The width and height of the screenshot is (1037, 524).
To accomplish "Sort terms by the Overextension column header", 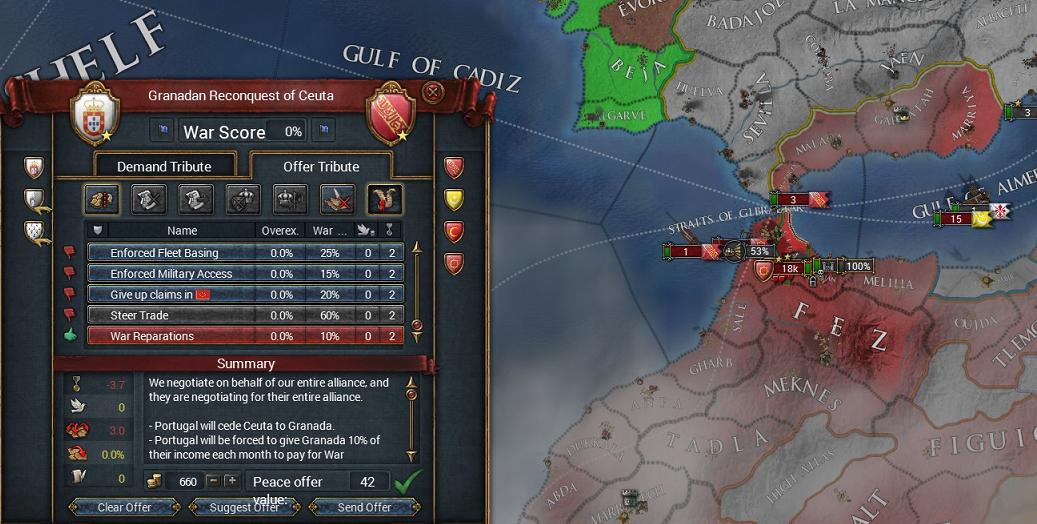I will click(280, 231).
